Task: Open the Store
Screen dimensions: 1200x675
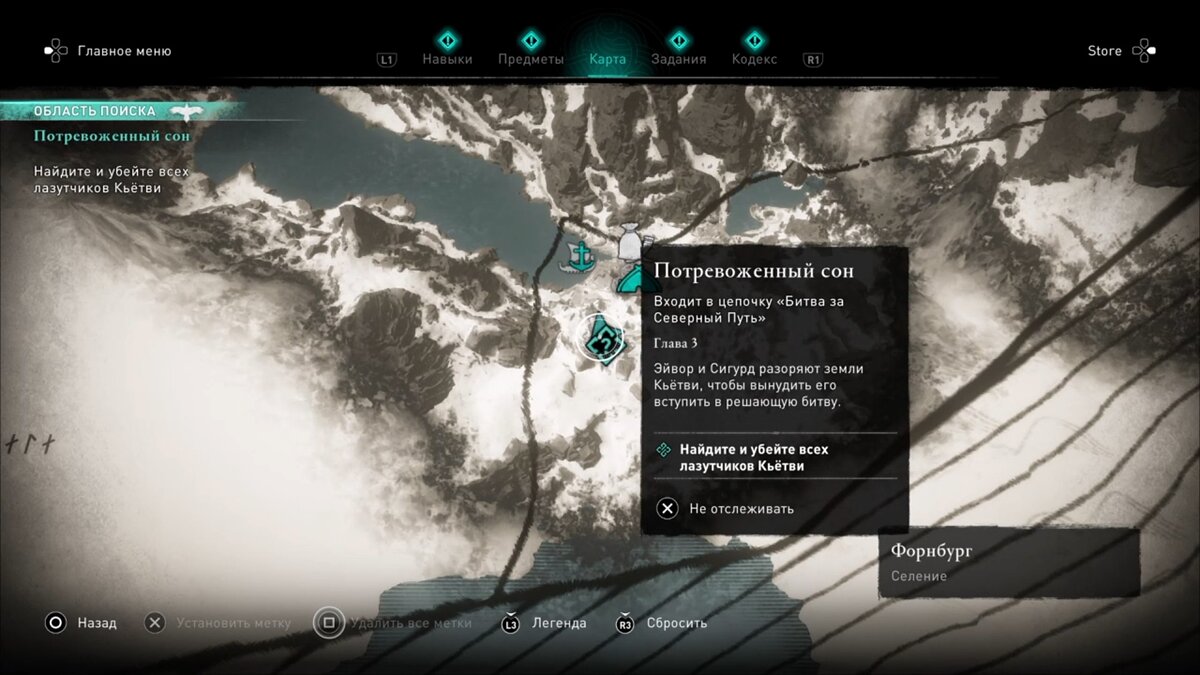Action: tap(1105, 51)
